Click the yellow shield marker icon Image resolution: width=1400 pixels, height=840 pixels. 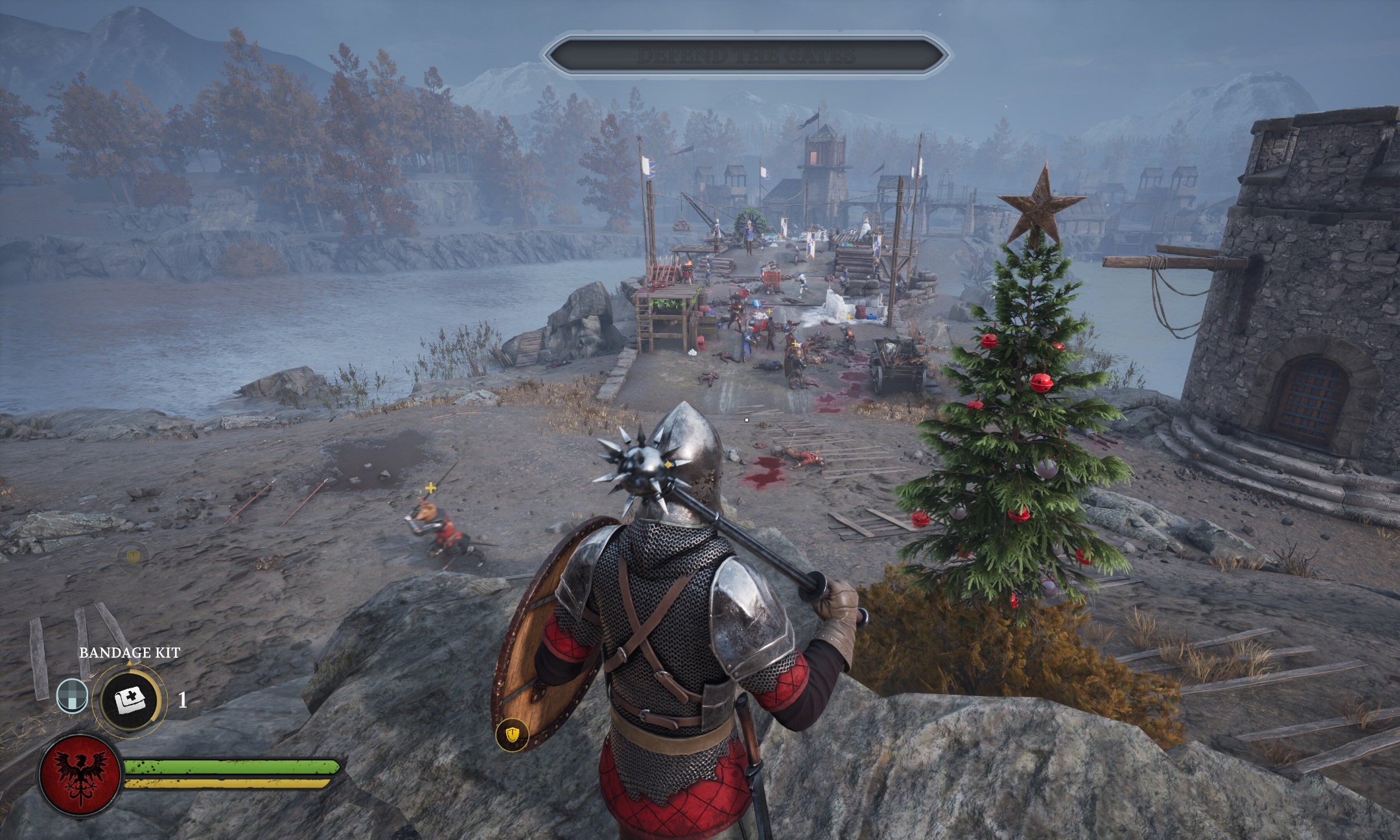[x=512, y=734]
